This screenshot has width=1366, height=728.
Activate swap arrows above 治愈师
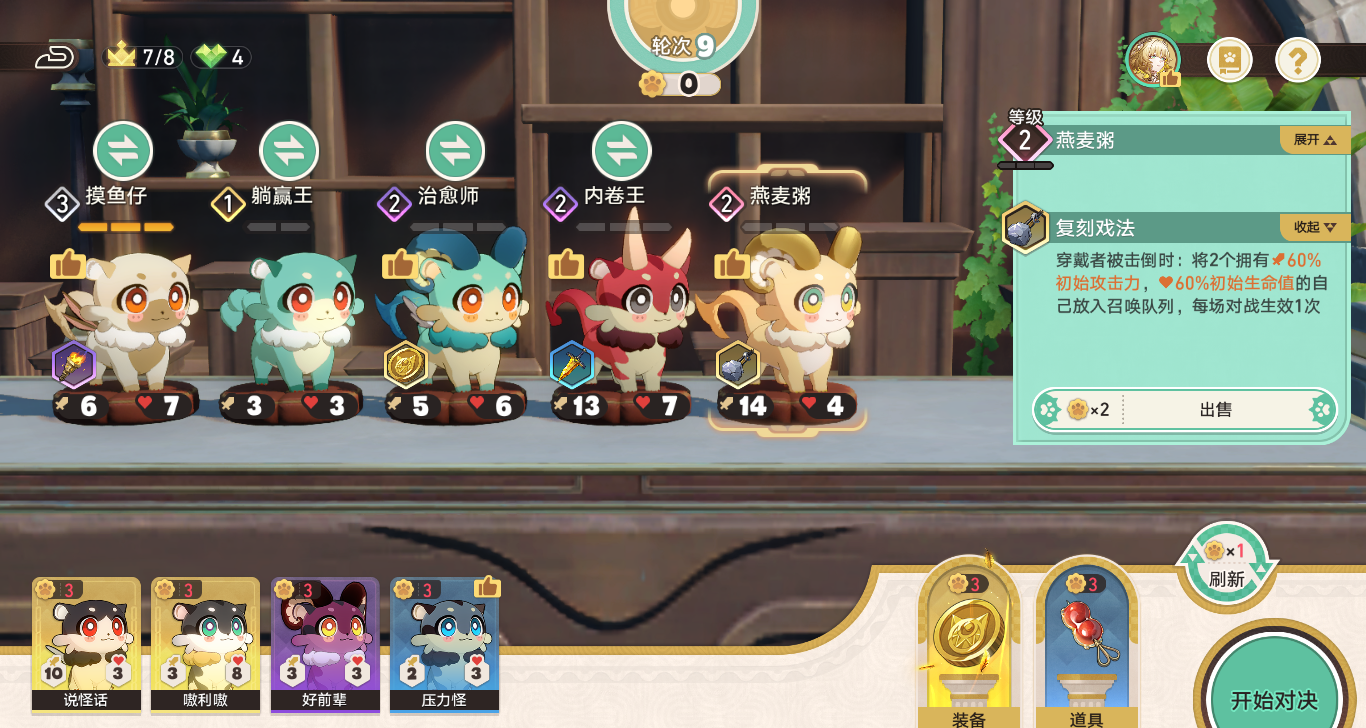point(455,151)
